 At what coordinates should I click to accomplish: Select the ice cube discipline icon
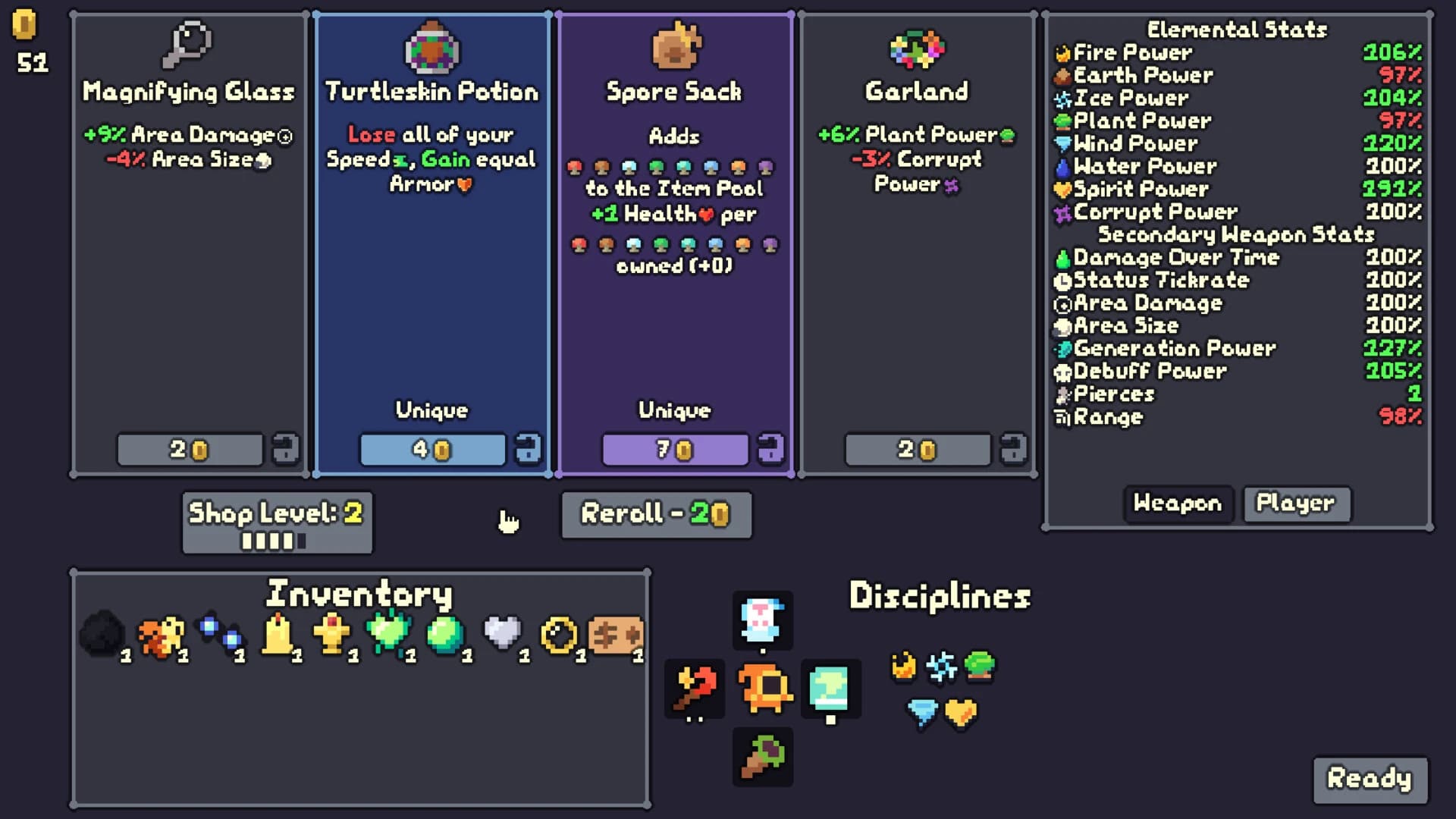[830, 689]
